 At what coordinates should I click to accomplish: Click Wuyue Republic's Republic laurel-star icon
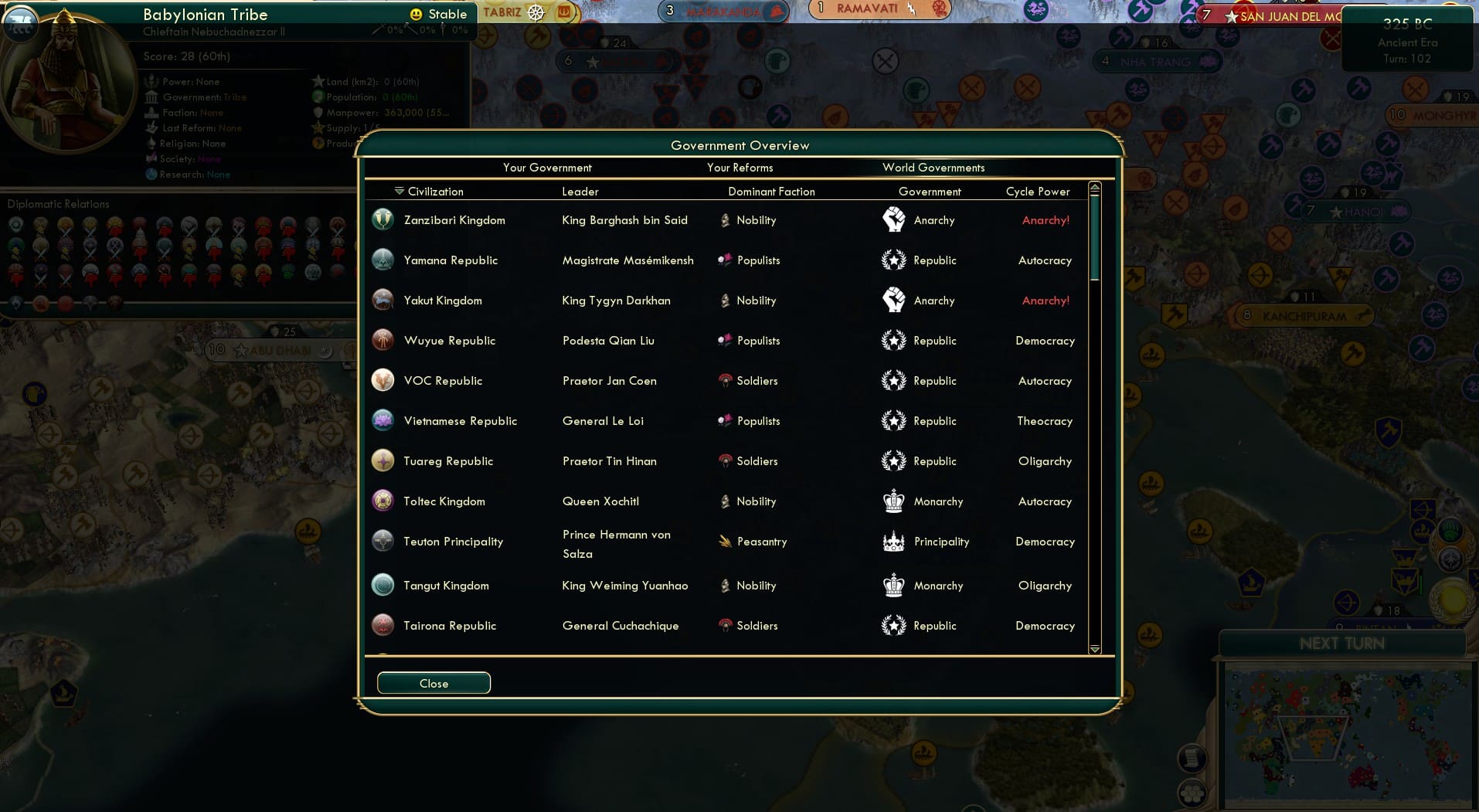(895, 340)
